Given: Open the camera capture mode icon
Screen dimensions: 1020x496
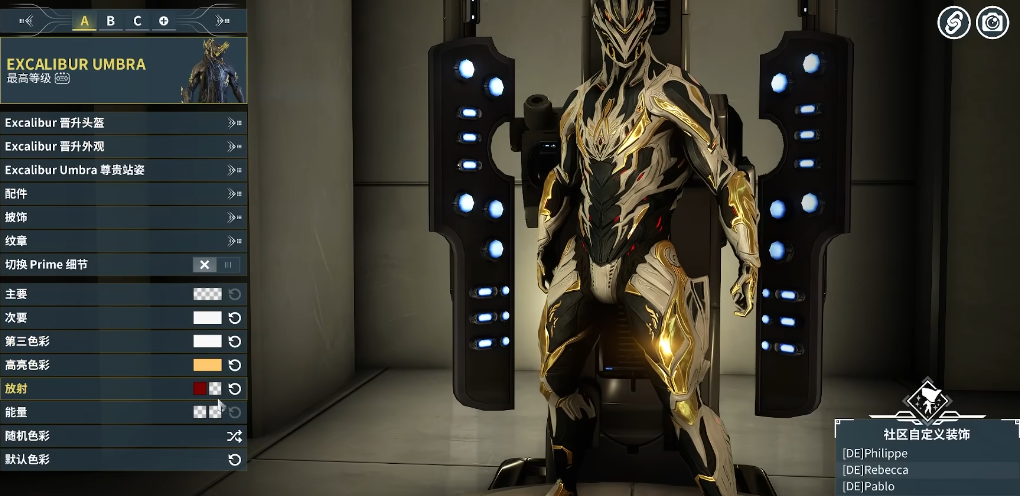Looking at the screenshot, I should click(992, 22).
